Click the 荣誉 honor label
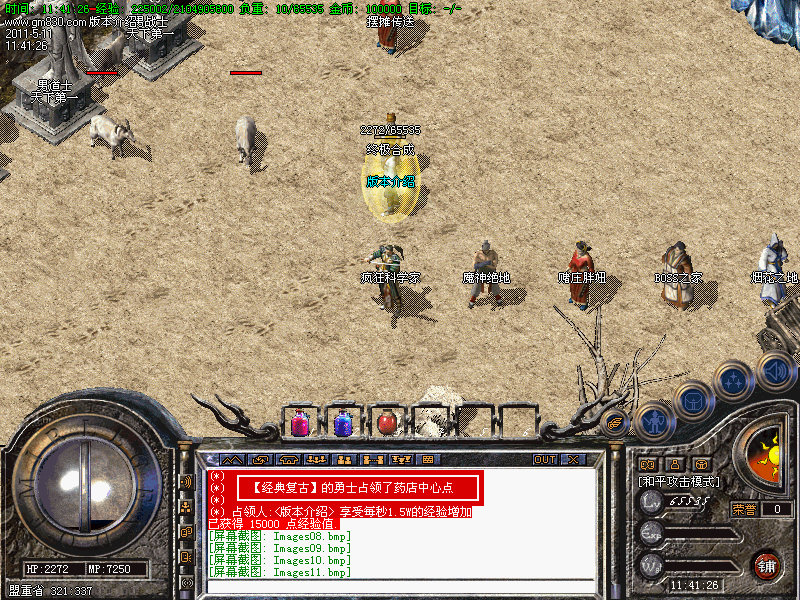The image size is (800, 600). pyautogui.click(x=744, y=509)
